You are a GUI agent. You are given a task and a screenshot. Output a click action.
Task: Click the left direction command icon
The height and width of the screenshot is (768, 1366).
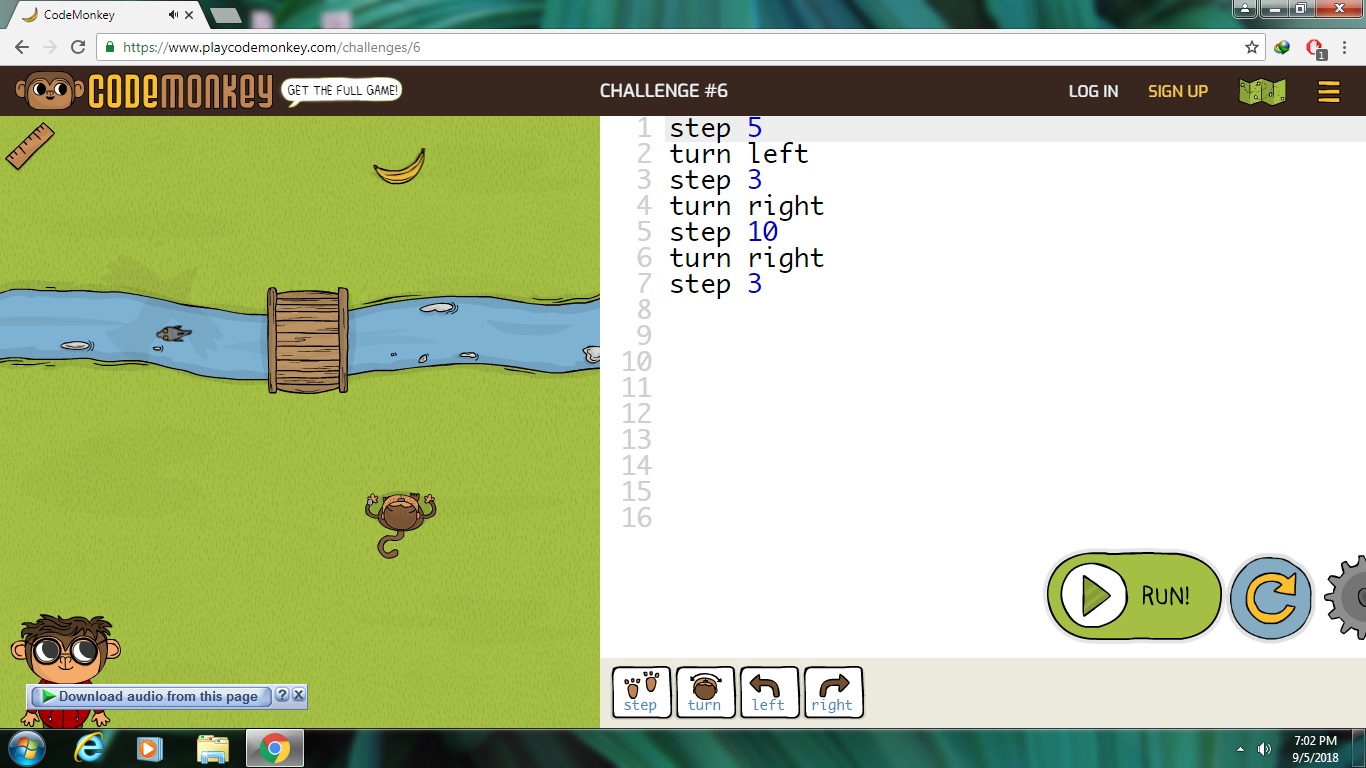tap(769, 690)
